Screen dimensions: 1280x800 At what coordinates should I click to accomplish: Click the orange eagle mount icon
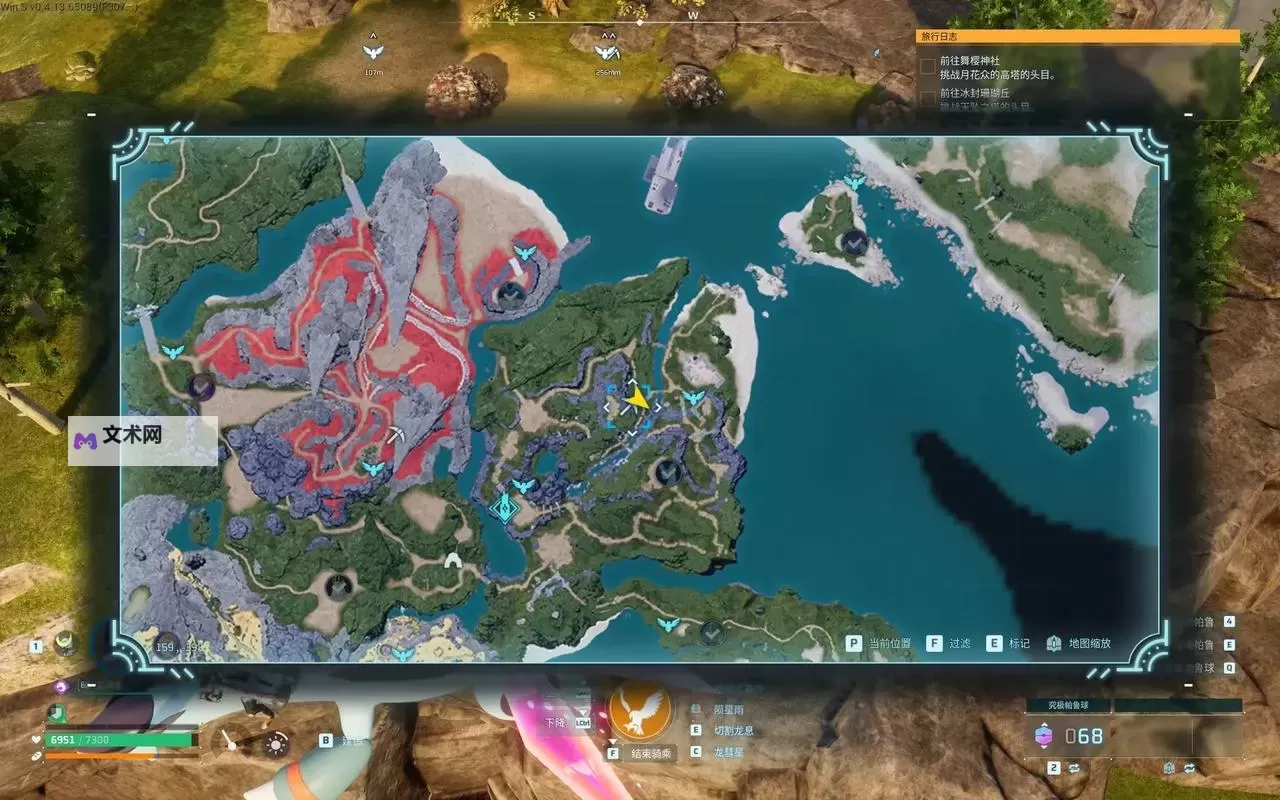point(640,709)
